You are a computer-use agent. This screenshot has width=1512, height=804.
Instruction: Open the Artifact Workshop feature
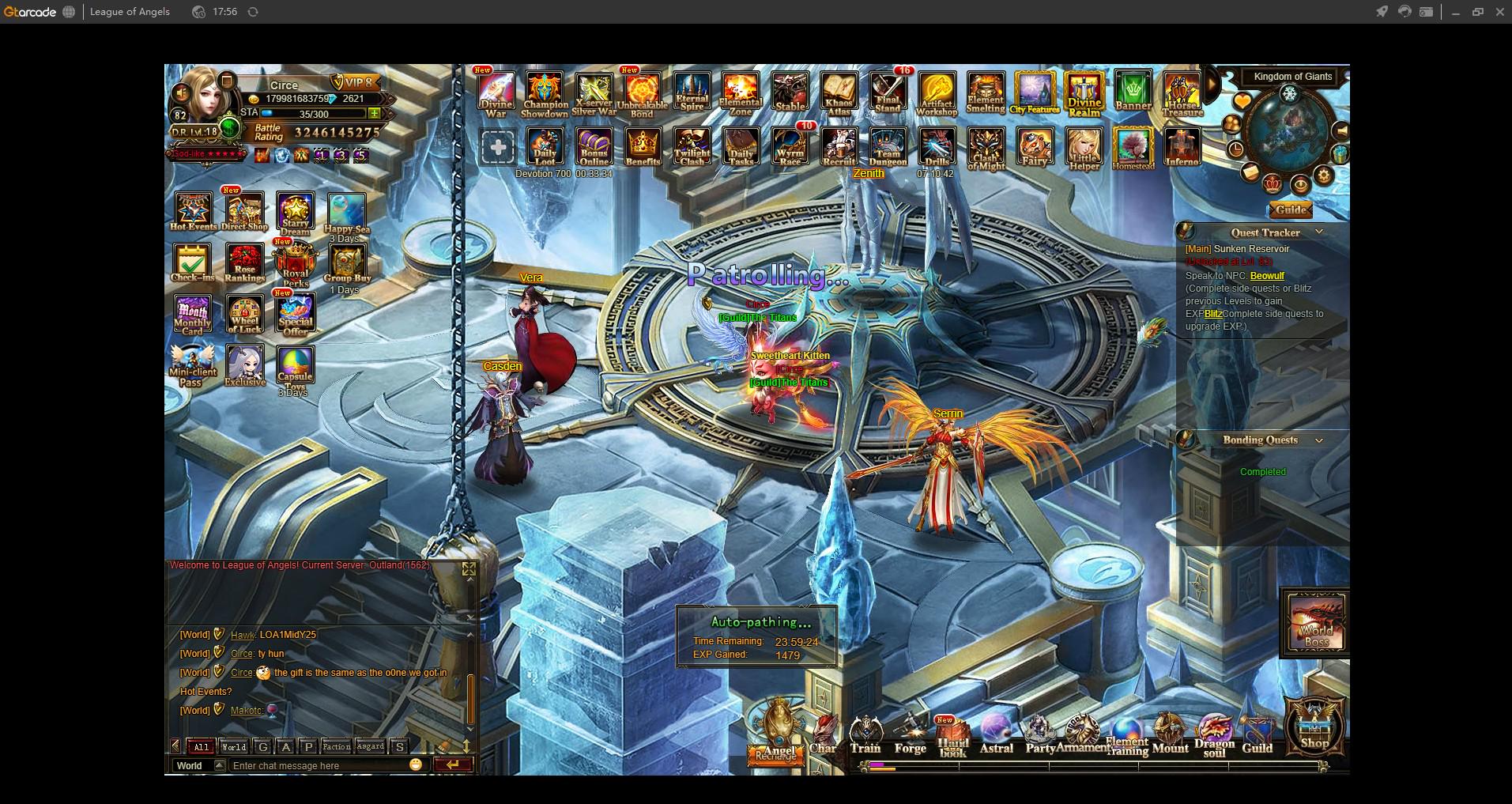point(937,95)
